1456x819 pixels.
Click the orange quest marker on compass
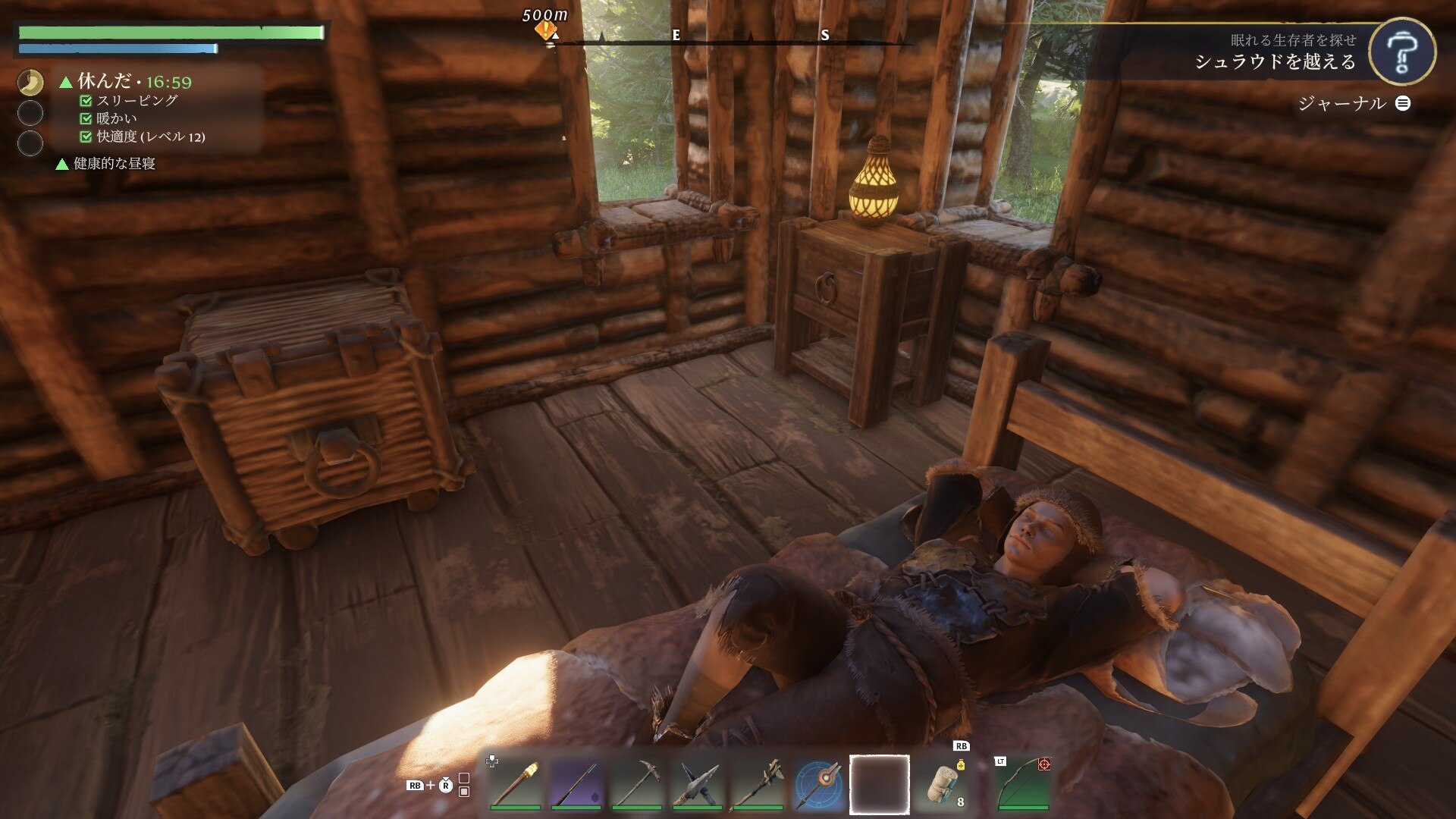coord(544,30)
